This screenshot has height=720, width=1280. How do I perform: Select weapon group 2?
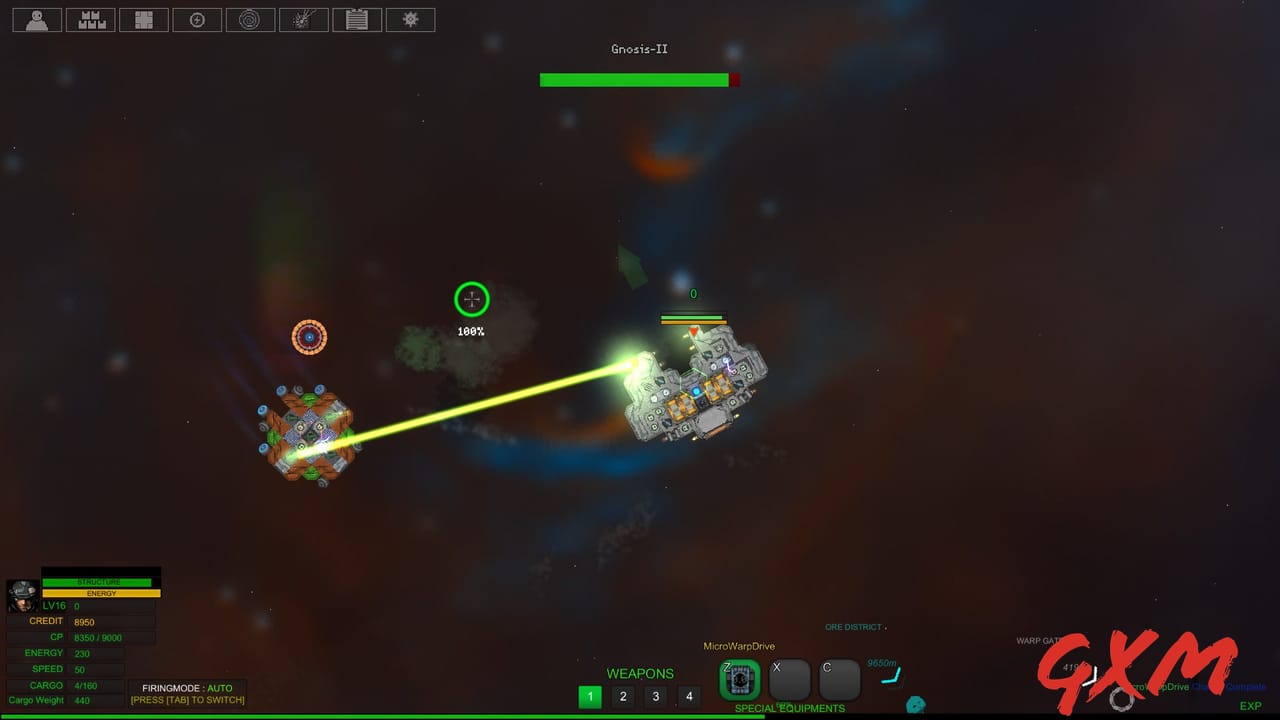623,696
